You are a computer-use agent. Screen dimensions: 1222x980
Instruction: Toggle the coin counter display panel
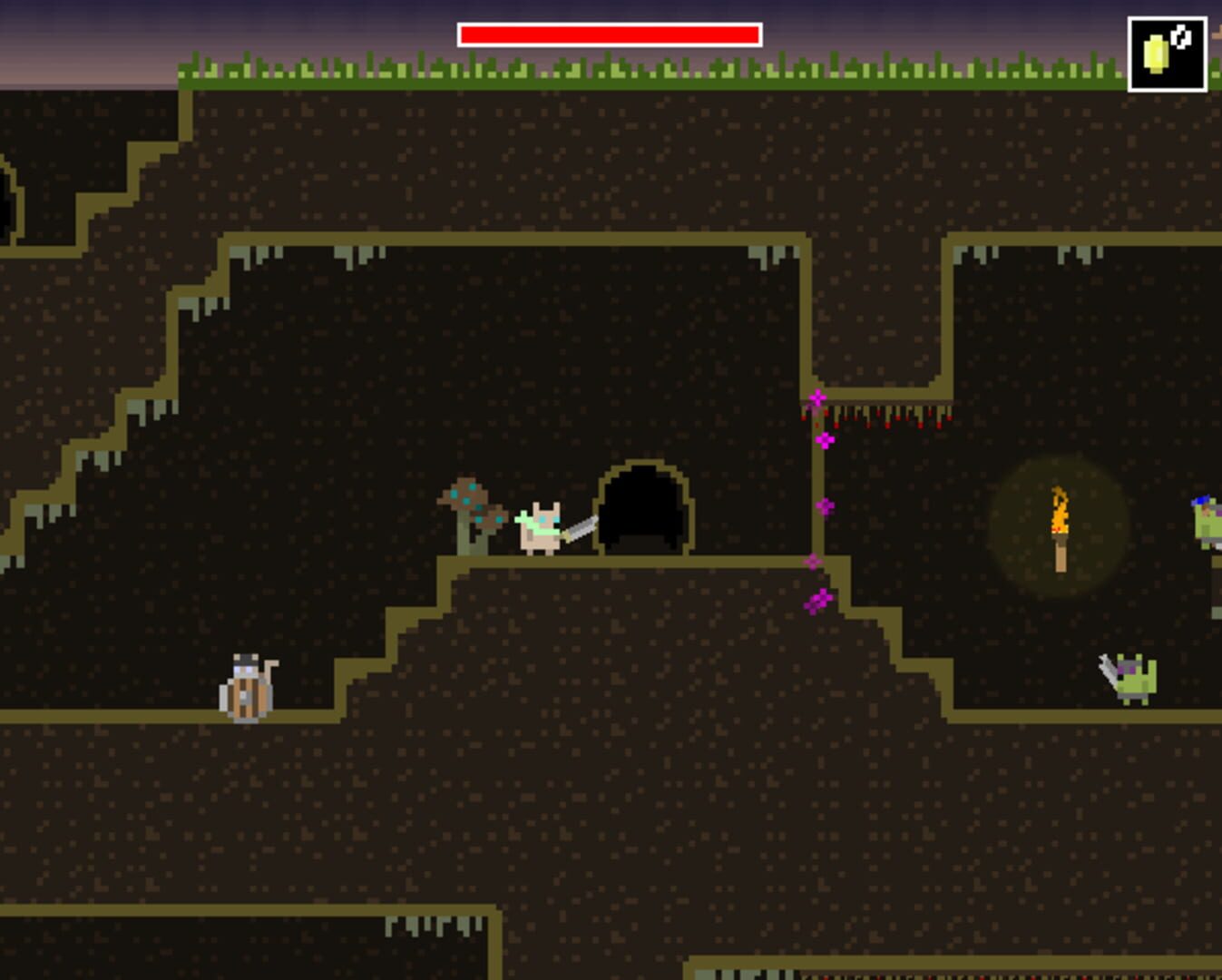1167,53
